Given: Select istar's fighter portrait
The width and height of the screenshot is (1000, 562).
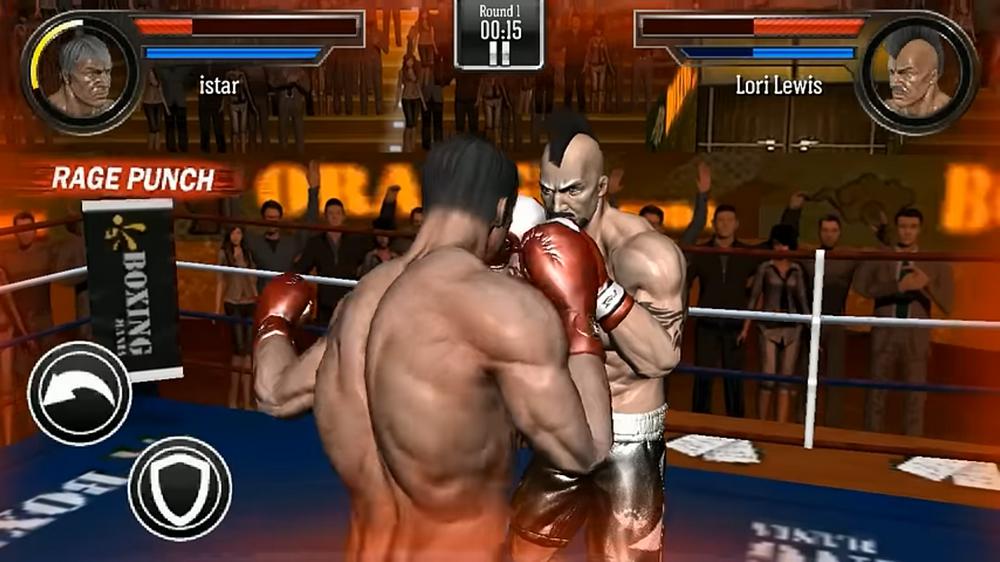Looking at the screenshot, I should pyautogui.click(x=83, y=71).
